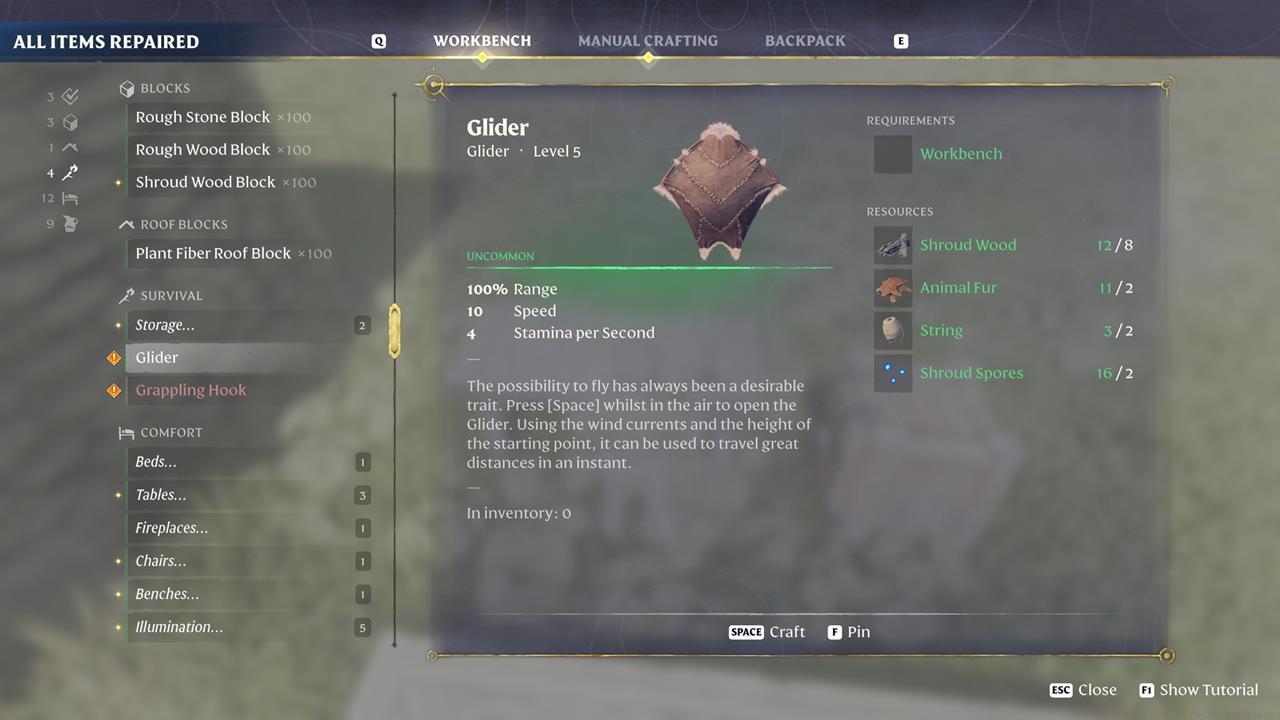Pin the Glider recipe
The height and width of the screenshot is (720, 1280).
click(x=849, y=632)
